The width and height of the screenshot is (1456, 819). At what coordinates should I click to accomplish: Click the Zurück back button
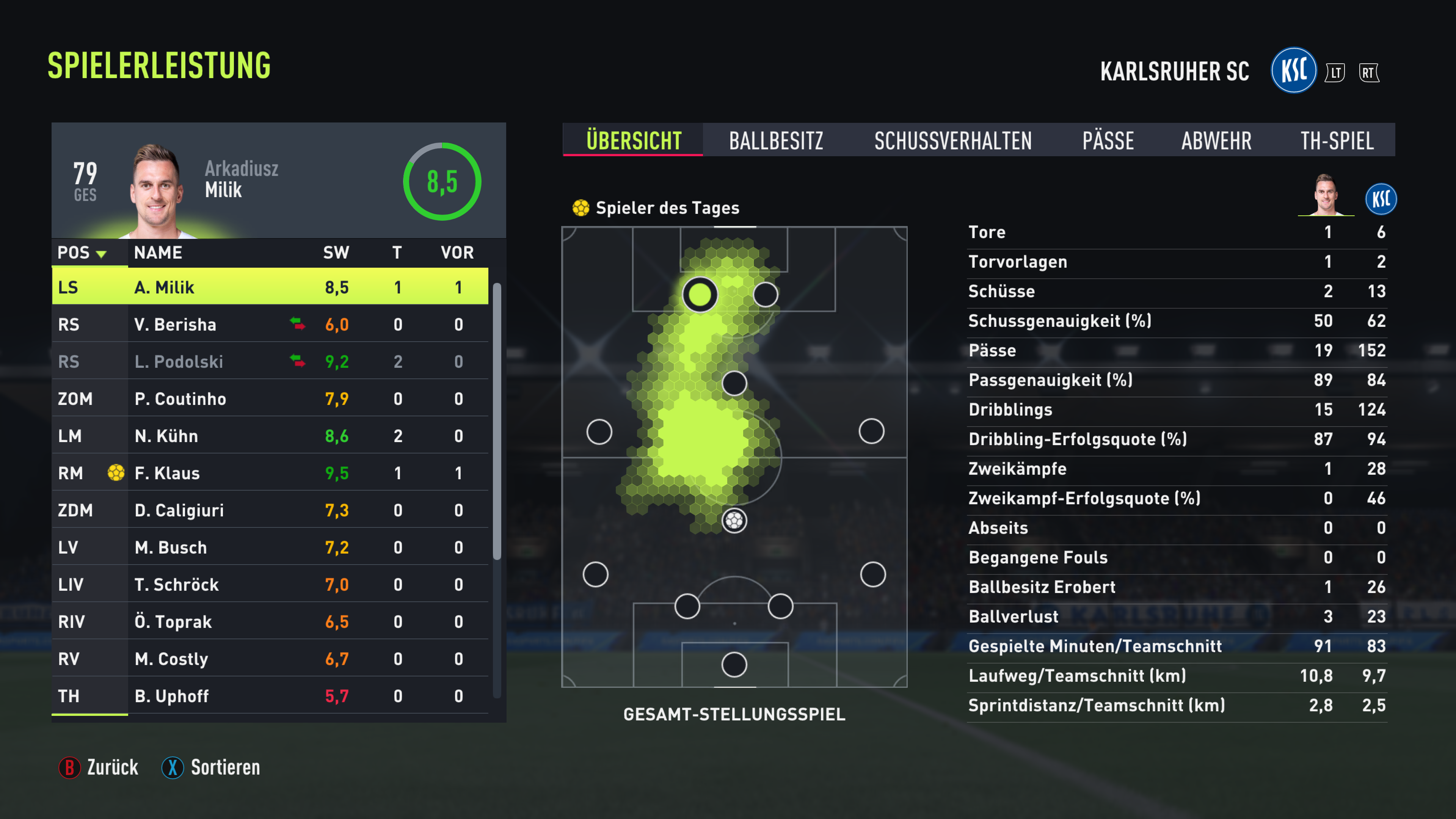[x=99, y=767]
